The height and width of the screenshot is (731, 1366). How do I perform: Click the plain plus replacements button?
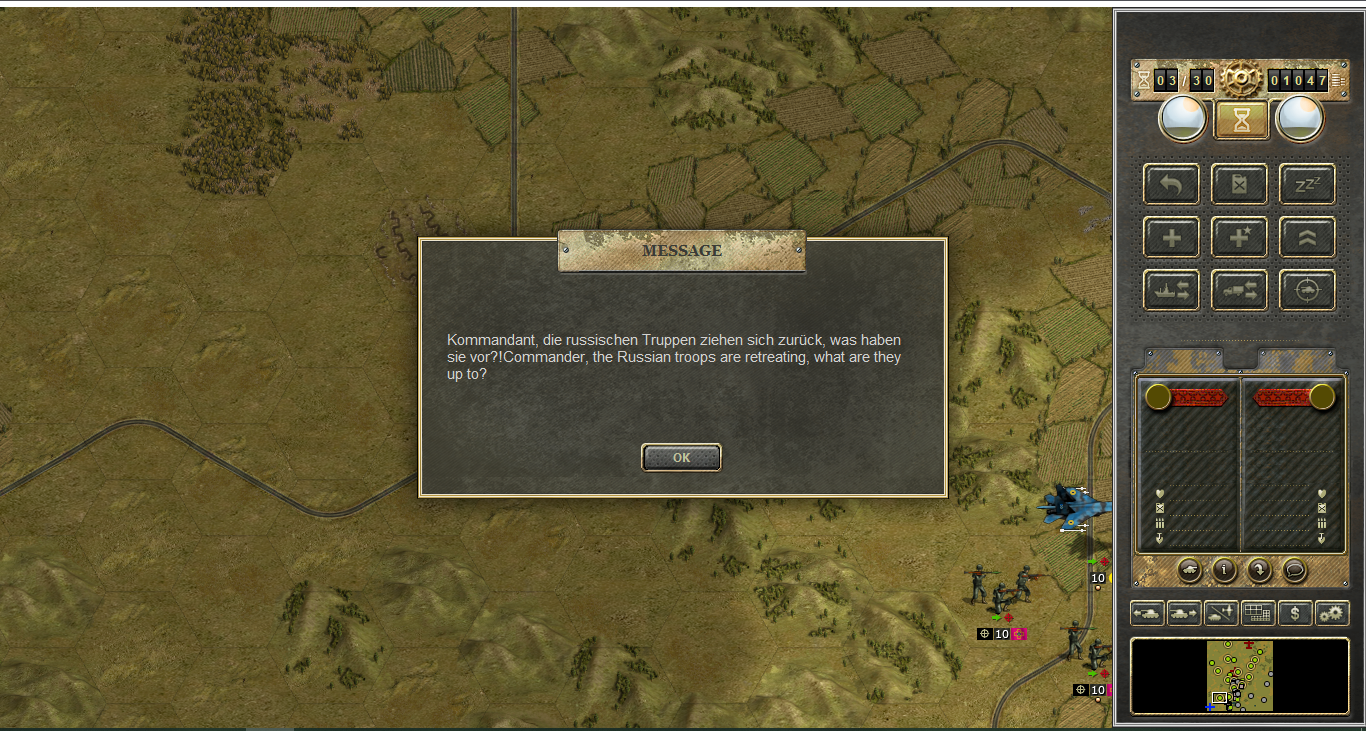[1172, 238]
